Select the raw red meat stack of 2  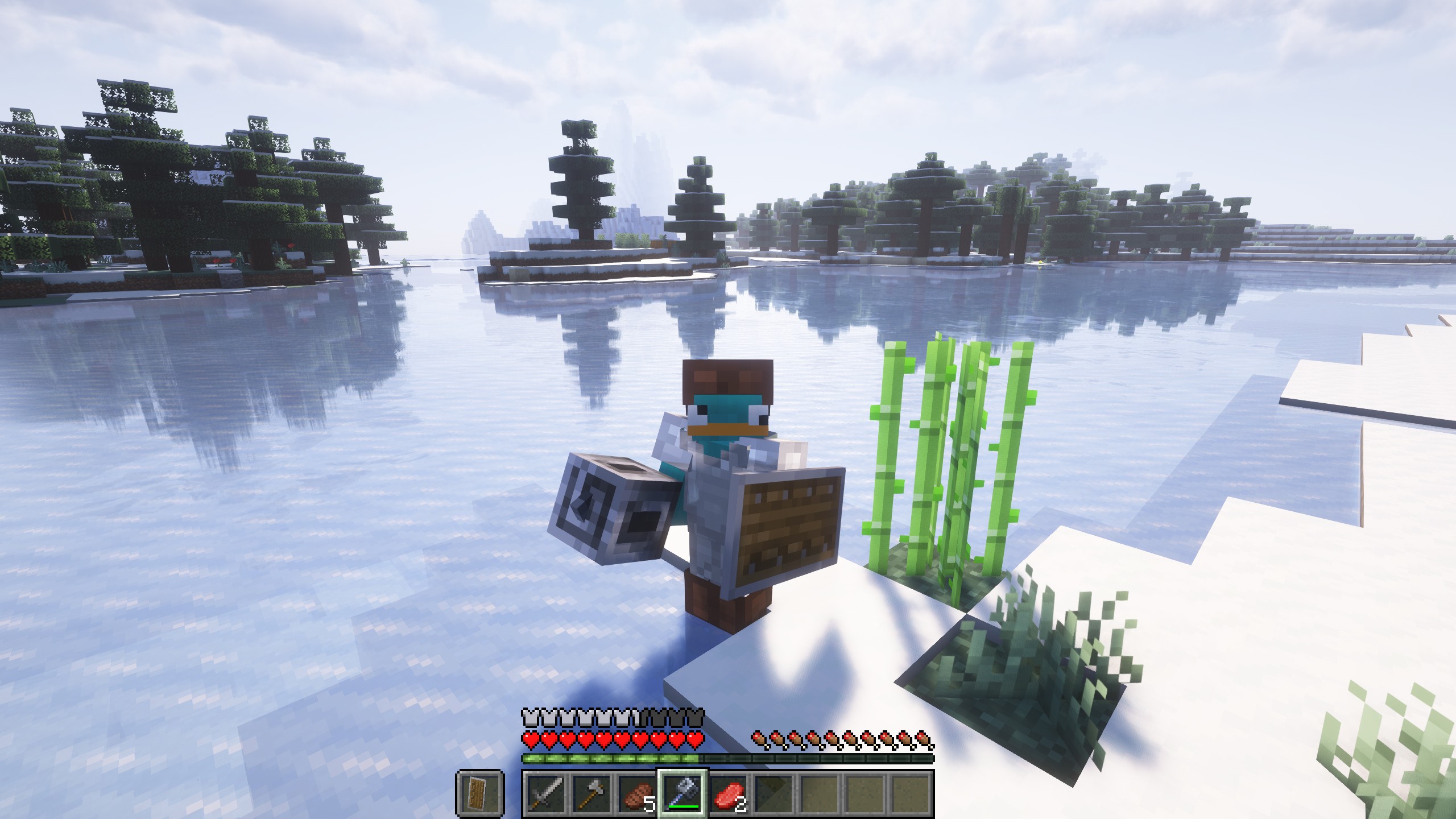click(x=728, y=794)
